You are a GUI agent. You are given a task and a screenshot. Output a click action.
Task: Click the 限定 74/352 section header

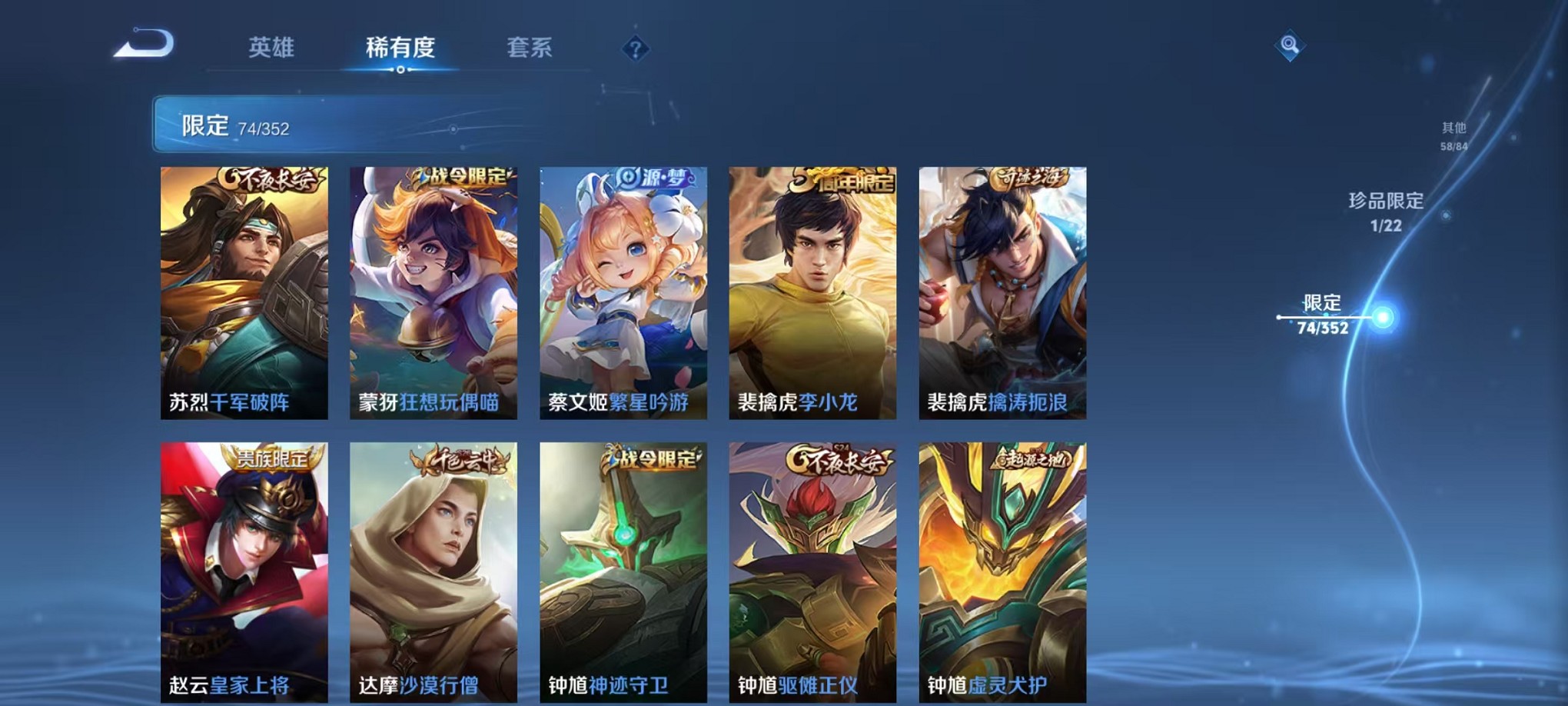pyautogui.click(x=231, y=125)
